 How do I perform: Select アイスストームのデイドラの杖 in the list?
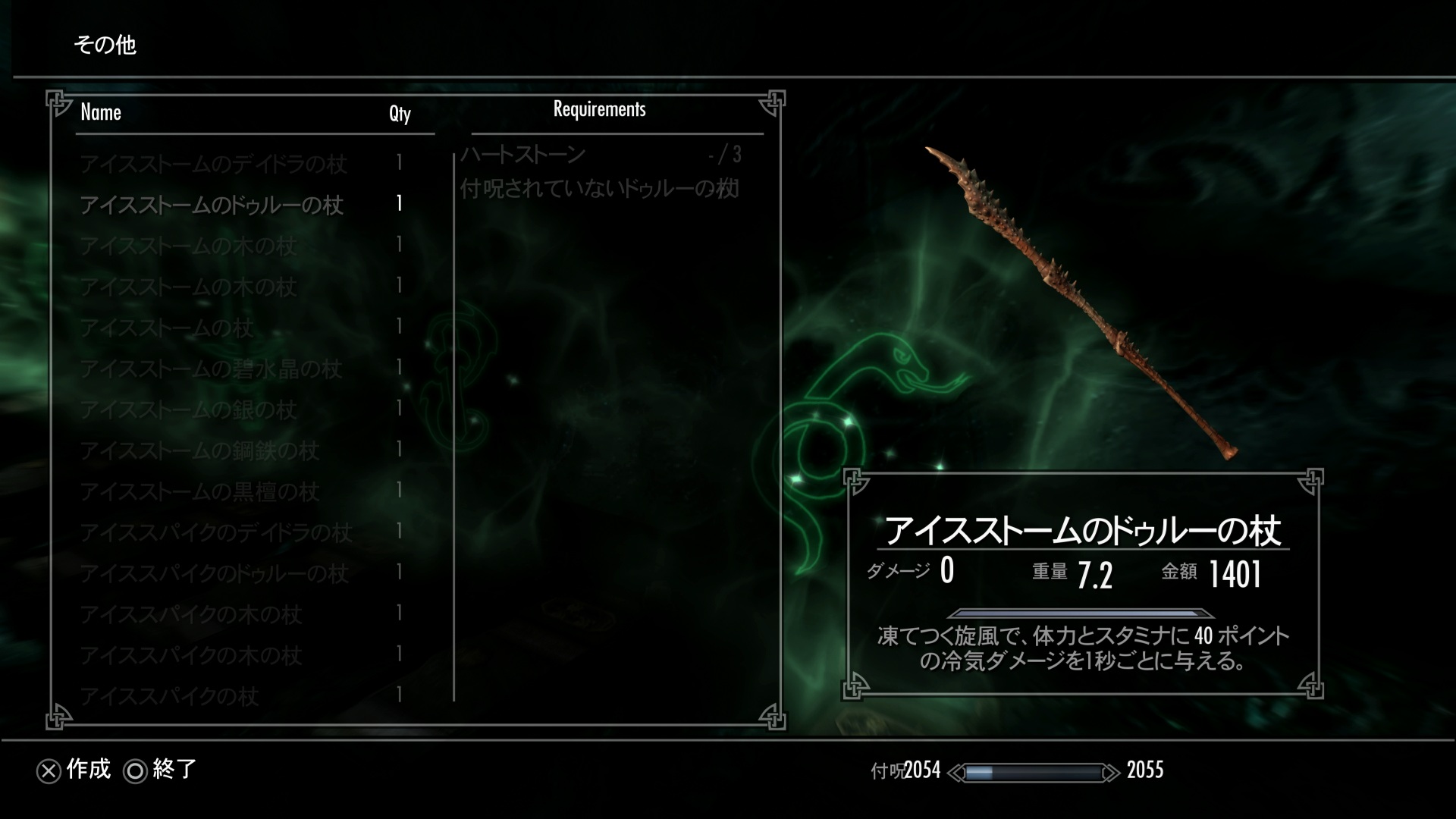(213, 164)
